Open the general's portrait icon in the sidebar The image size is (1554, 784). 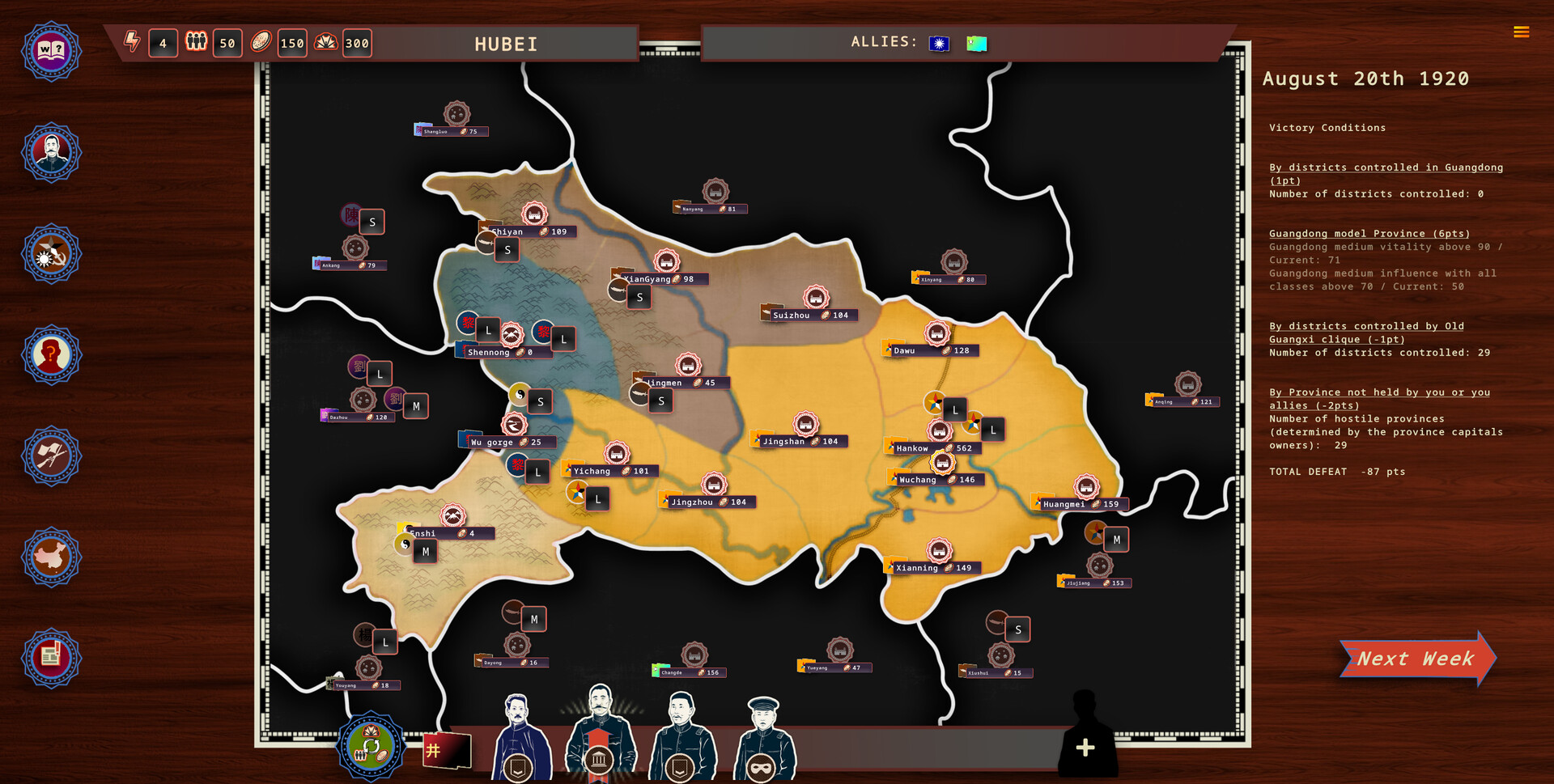point(51,152)
